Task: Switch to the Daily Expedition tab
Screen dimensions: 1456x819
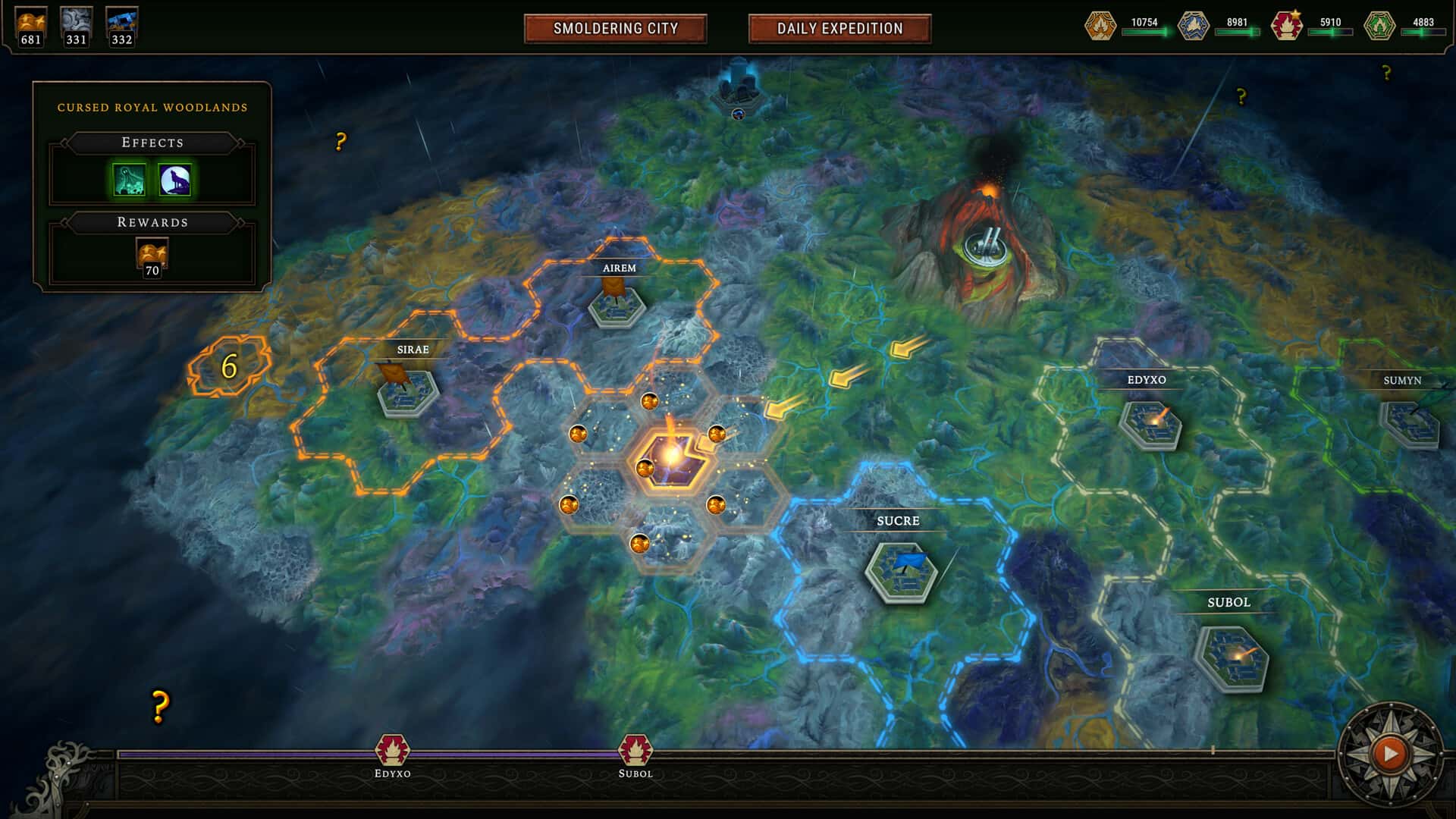Action: point(839,30)
